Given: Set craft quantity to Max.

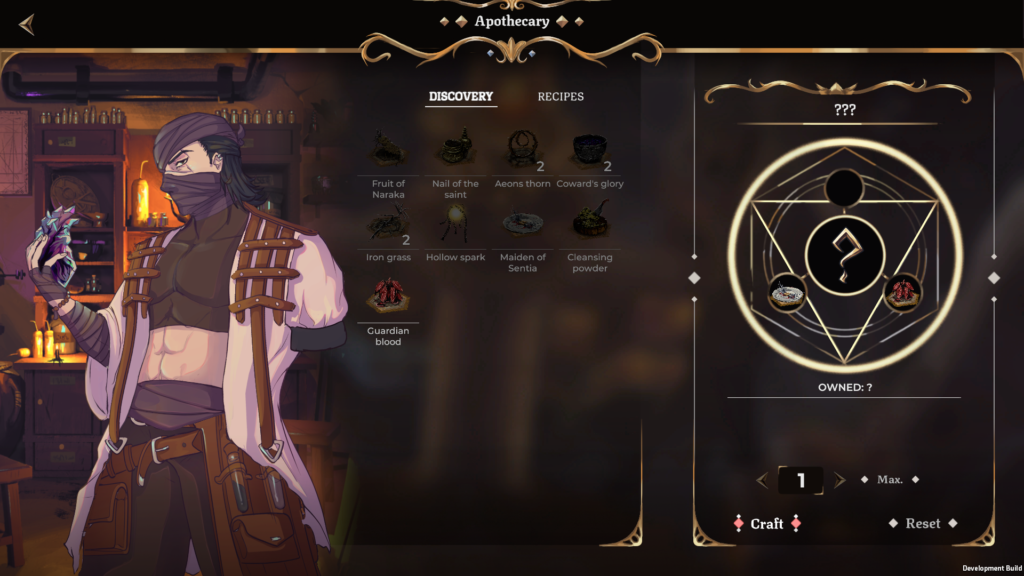Looking at the screenshot, I should [x=890, y=480].
